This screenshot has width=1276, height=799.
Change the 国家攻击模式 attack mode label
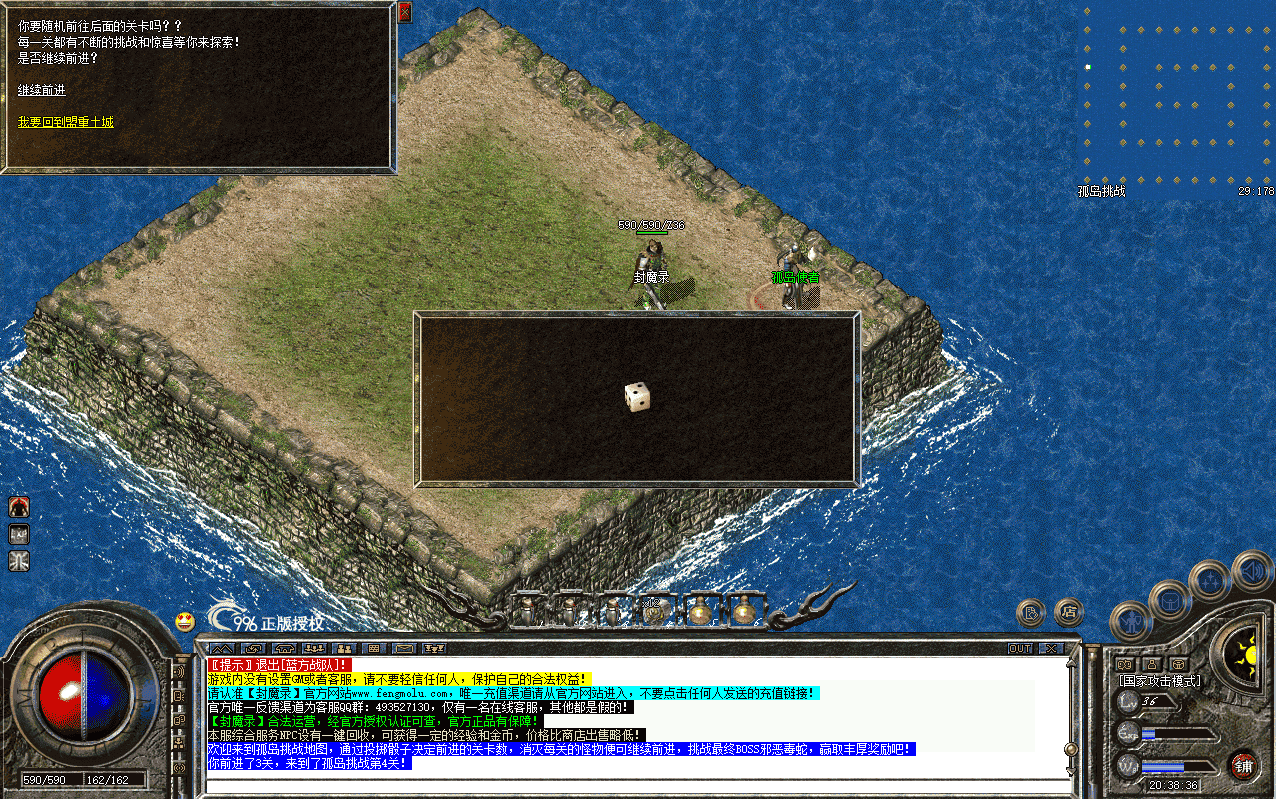click(x=1160, y=681)
